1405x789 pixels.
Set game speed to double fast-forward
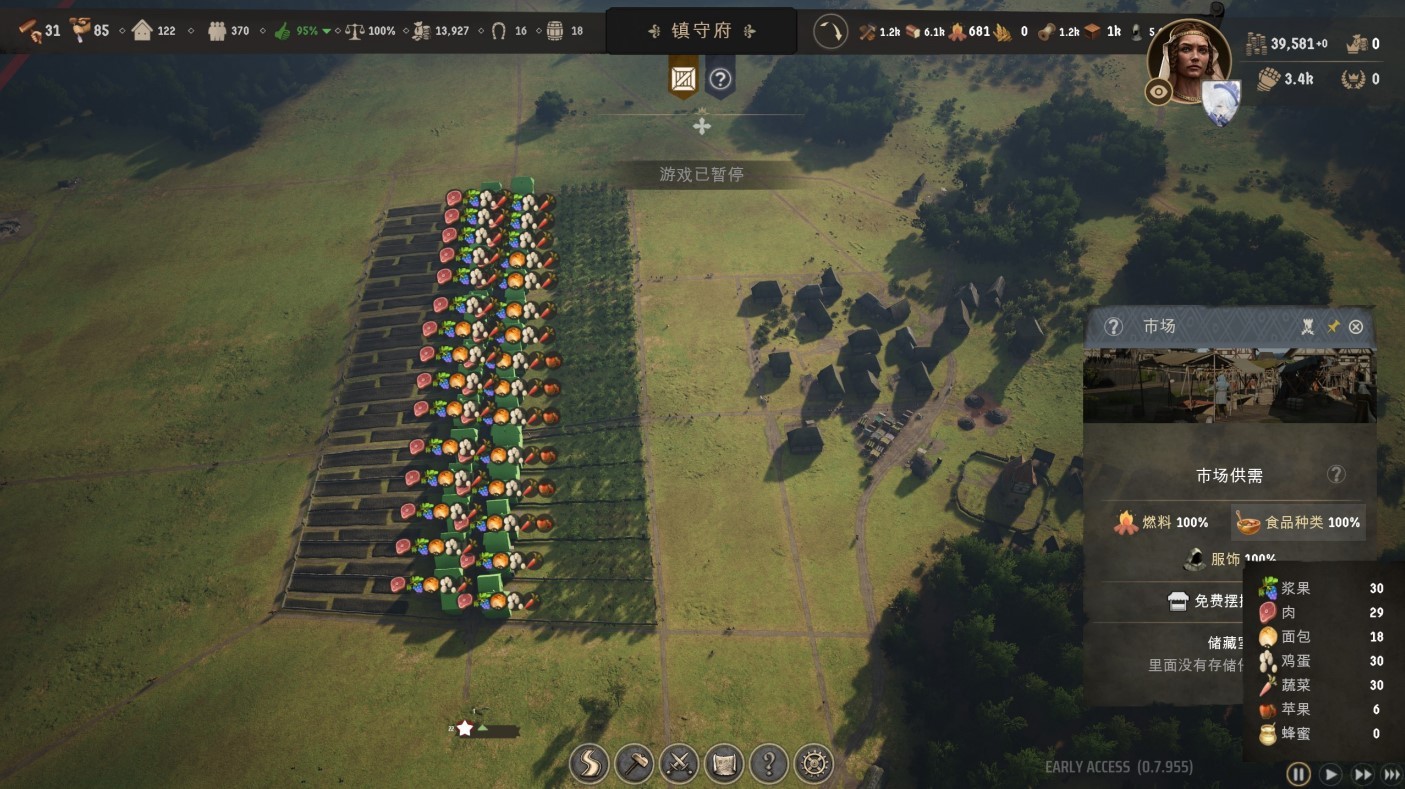pyautogui.click(x=1362, y=773)
